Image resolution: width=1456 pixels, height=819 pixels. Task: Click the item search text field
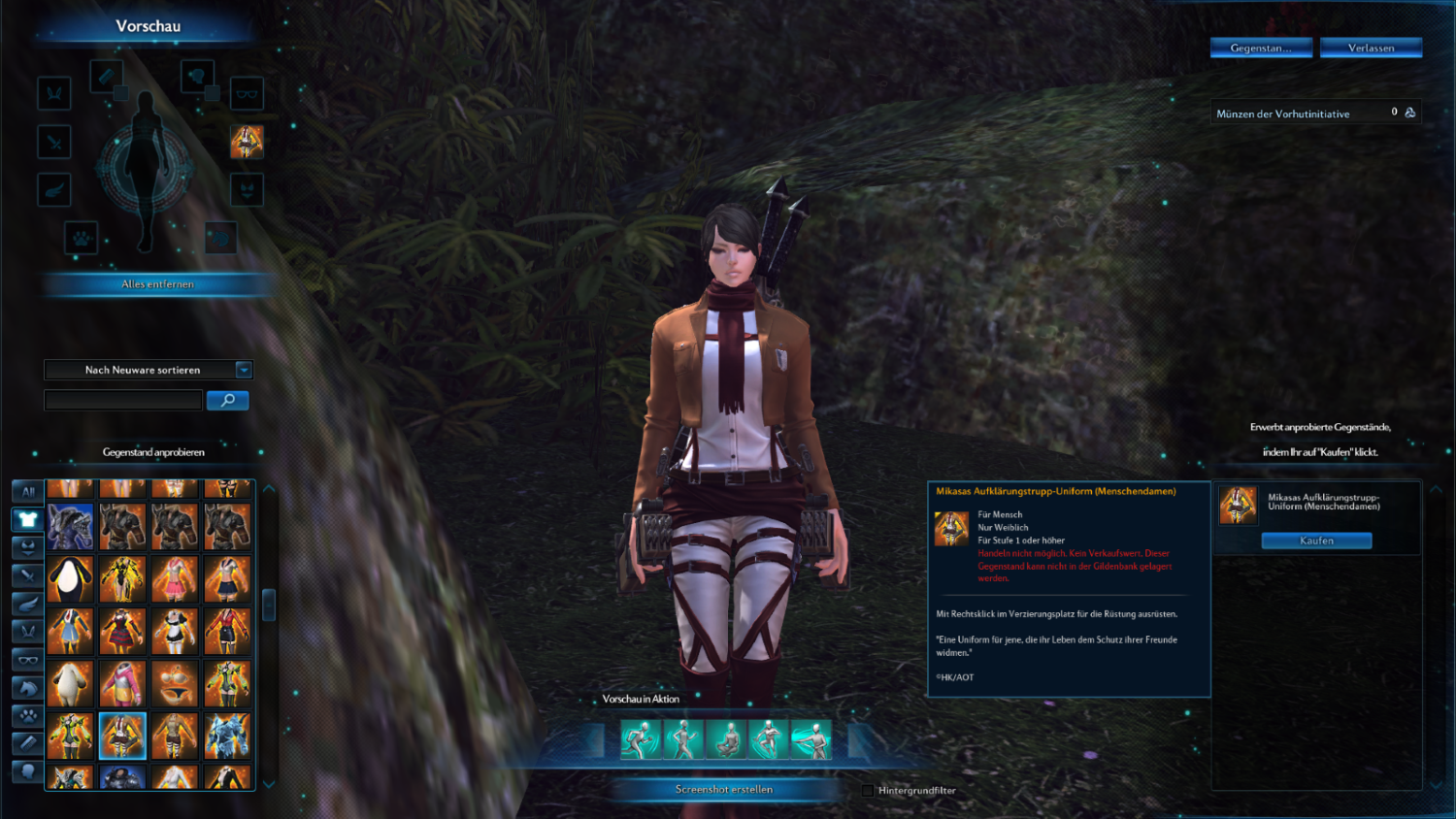click(123, 400)
